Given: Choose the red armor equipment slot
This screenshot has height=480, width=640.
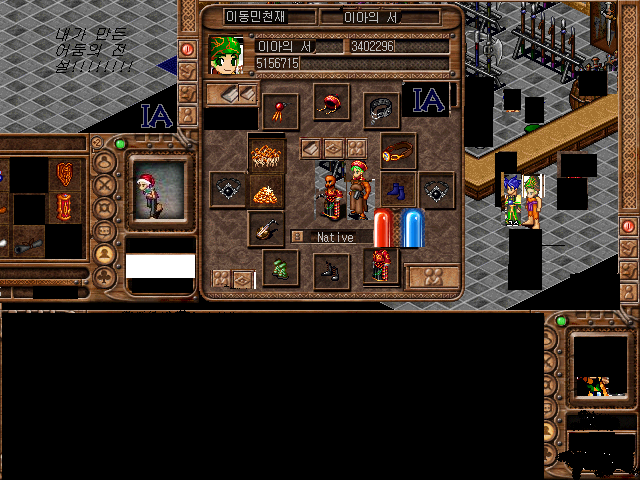Looking at the screenshot, I should pyautogui.click(x=381, y=266).
